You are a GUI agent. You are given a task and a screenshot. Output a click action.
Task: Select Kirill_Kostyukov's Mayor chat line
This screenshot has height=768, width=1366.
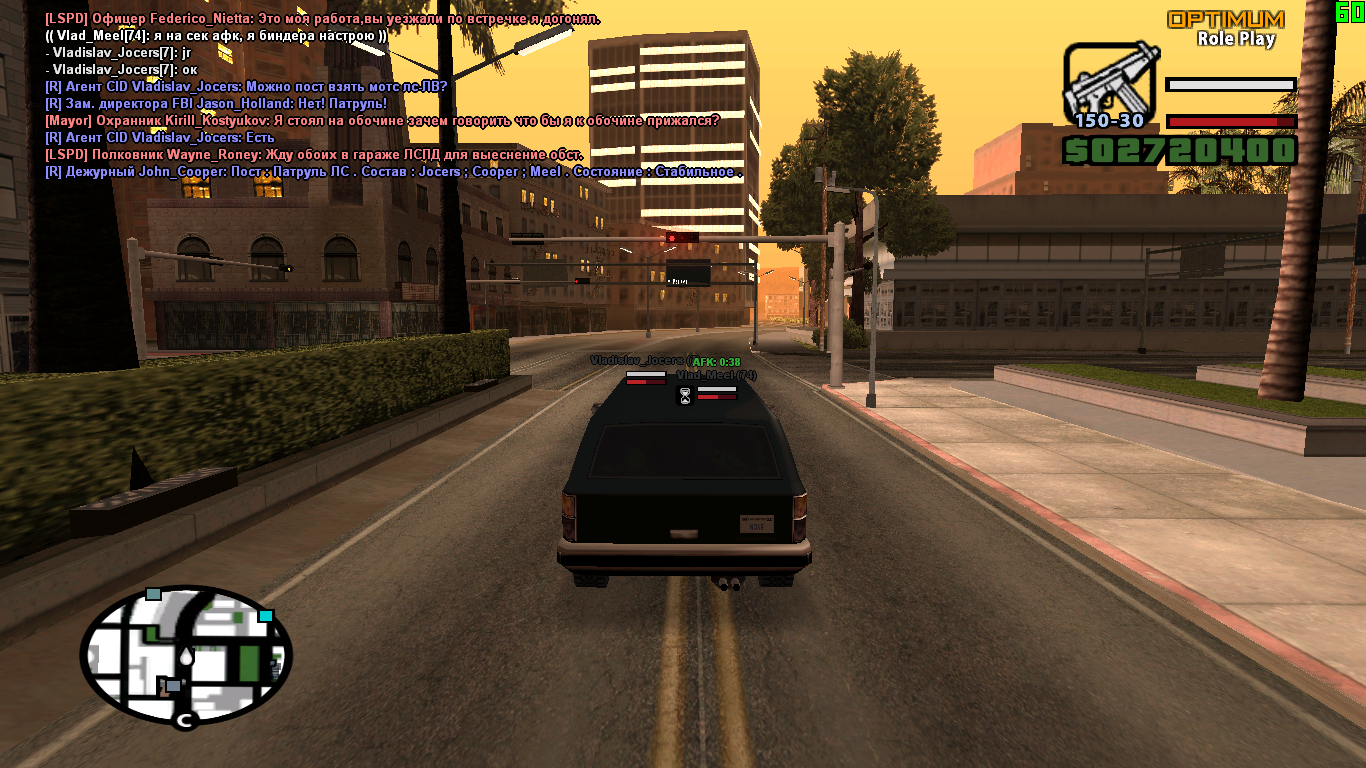coord(382,120)
